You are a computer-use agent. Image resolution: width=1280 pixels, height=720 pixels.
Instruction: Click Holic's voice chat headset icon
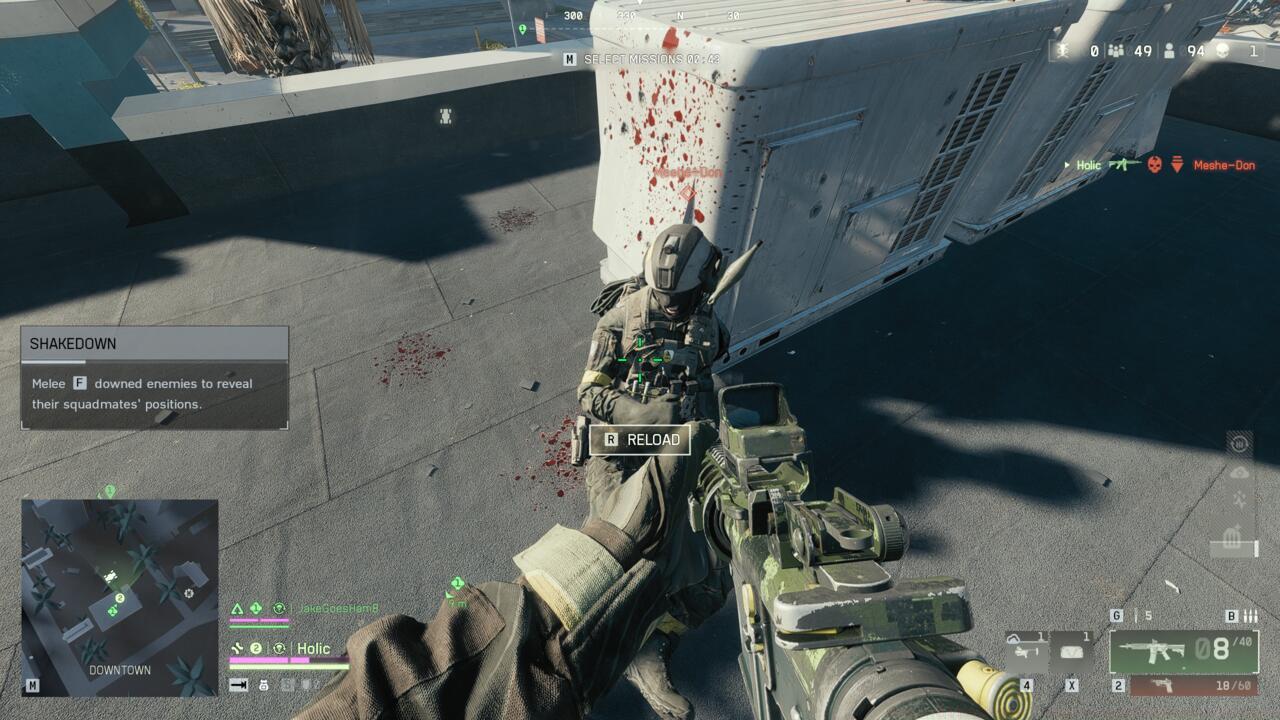click(280, 649)
